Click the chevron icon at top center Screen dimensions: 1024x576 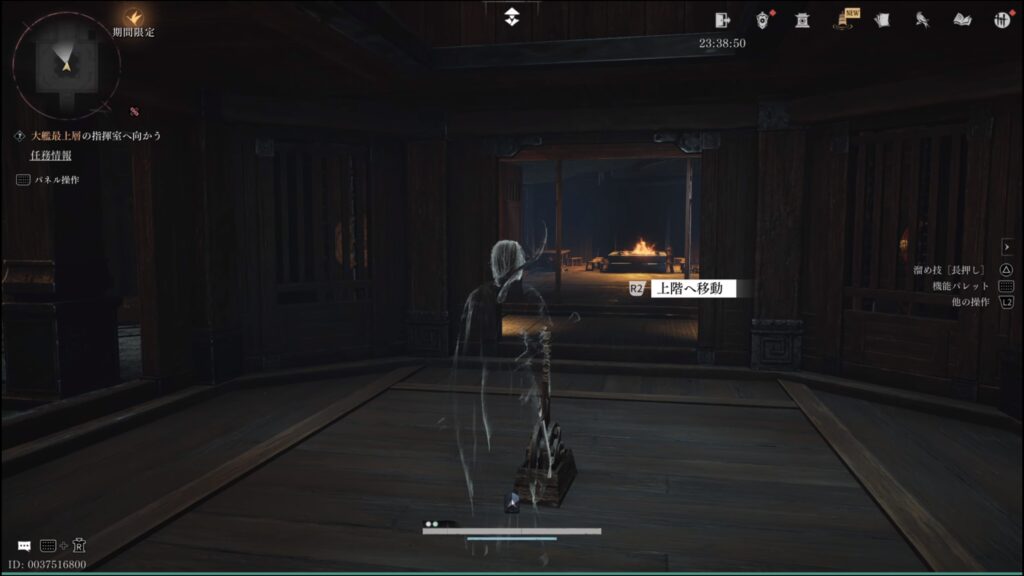point(512,17)
